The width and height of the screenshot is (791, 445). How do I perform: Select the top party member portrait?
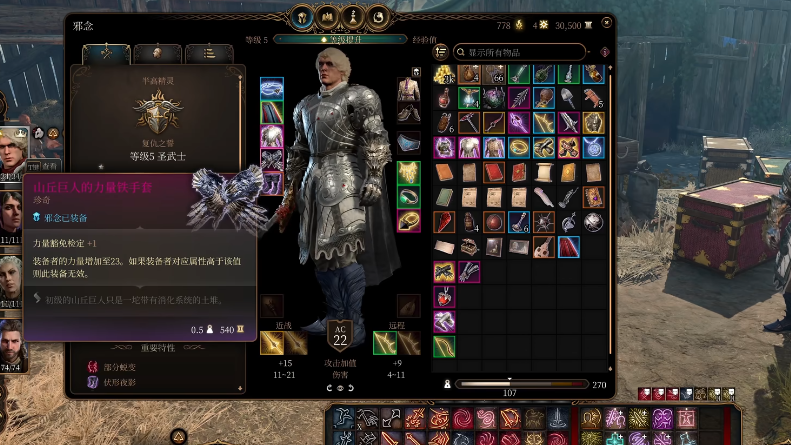[x=13, y=150]
